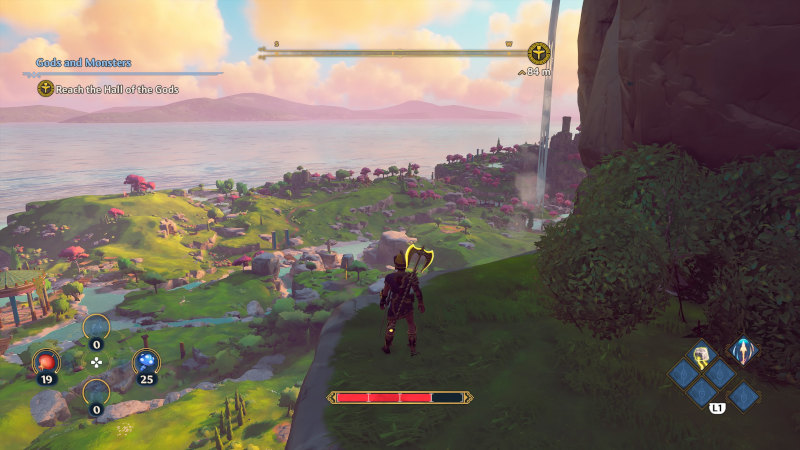The height and width of the screenshot is (450, 800).
Task: Click the quest objective marker on the compass
Action: [x=539, y=53]
